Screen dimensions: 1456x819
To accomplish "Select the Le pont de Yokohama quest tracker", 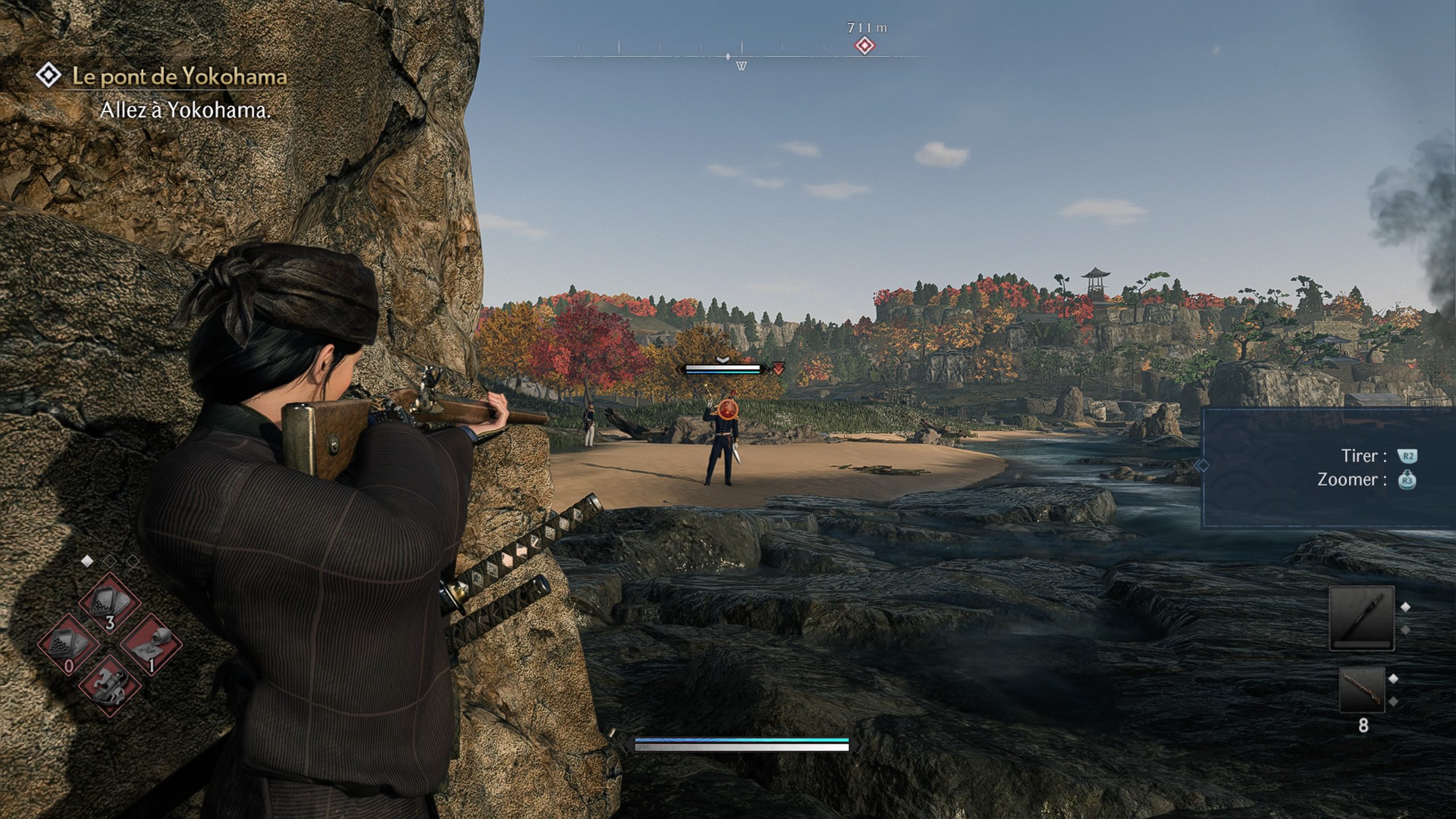I will [x=179, y=77].
